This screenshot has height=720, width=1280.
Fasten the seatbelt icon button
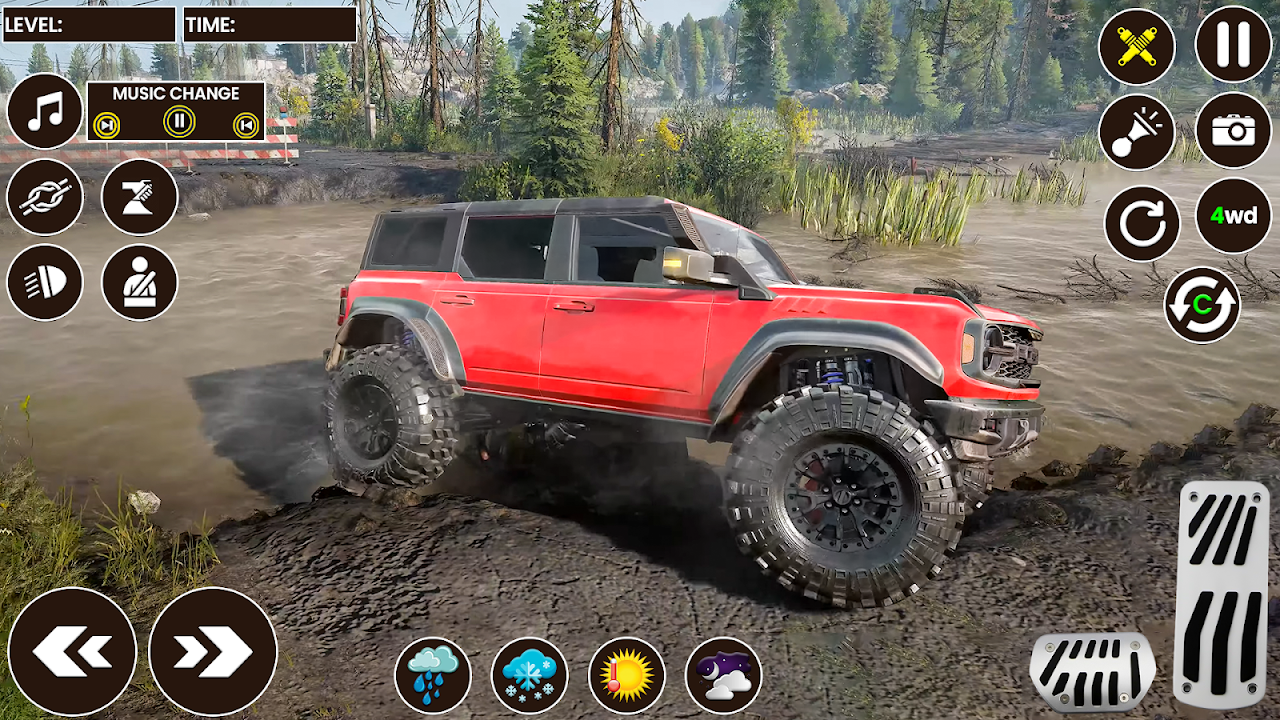[139, 282]
